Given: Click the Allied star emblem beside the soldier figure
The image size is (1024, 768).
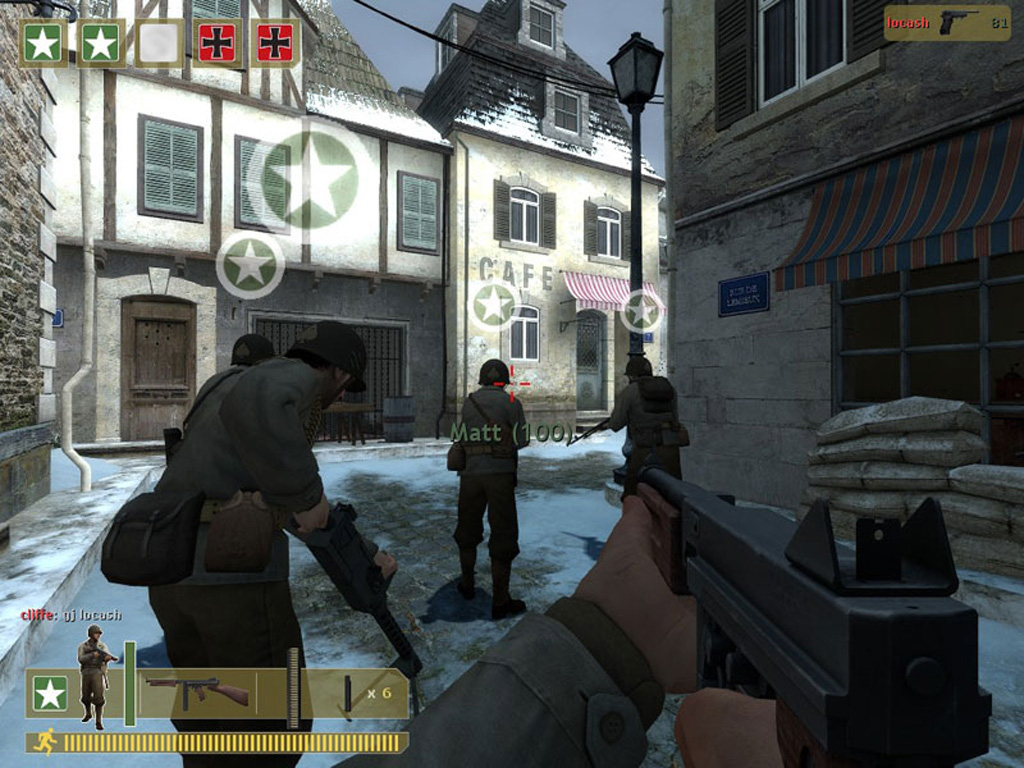Looking at the screenshot, I should pos(50,693).
